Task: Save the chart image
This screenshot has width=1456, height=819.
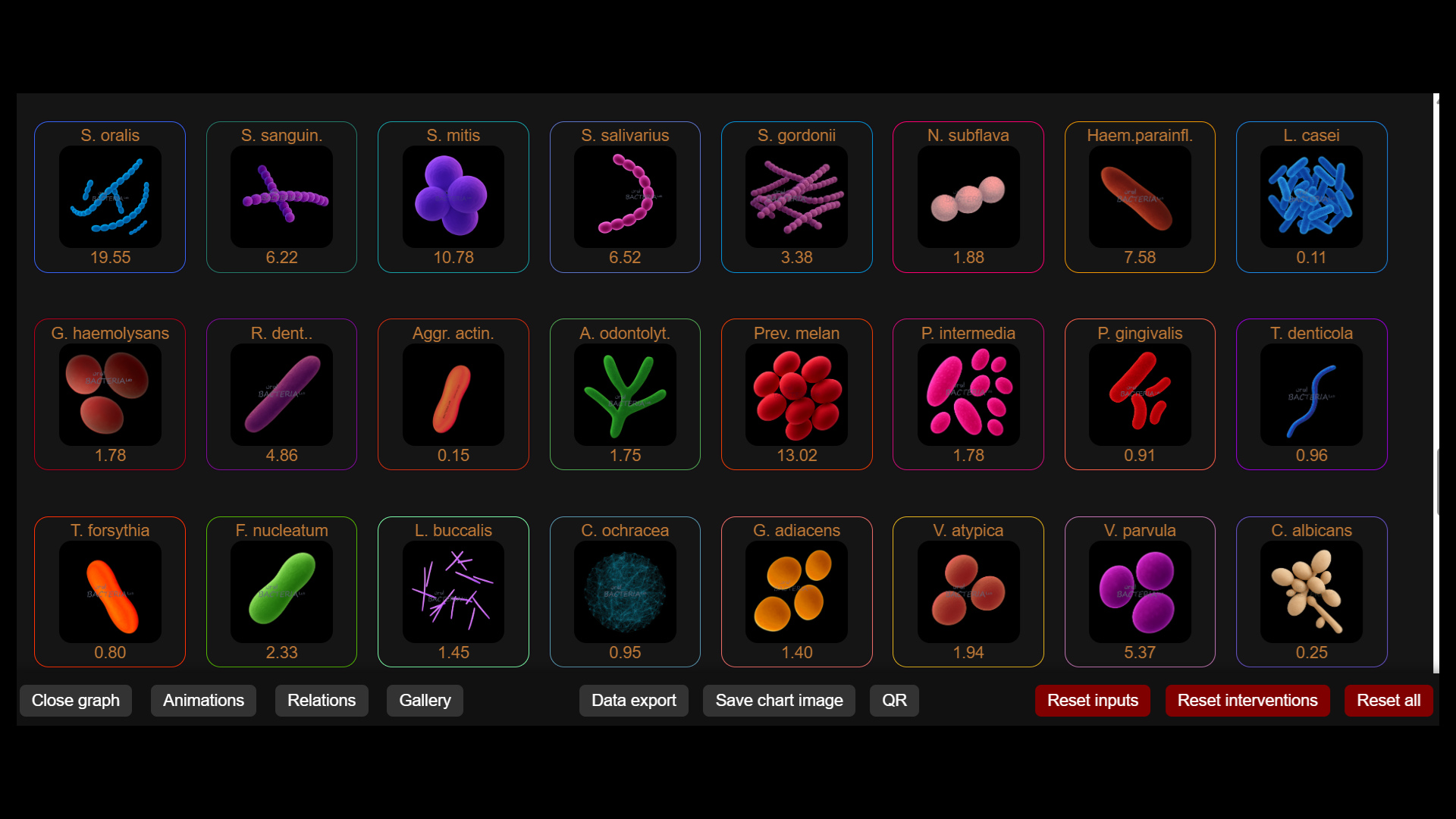Action: (779, 700)
